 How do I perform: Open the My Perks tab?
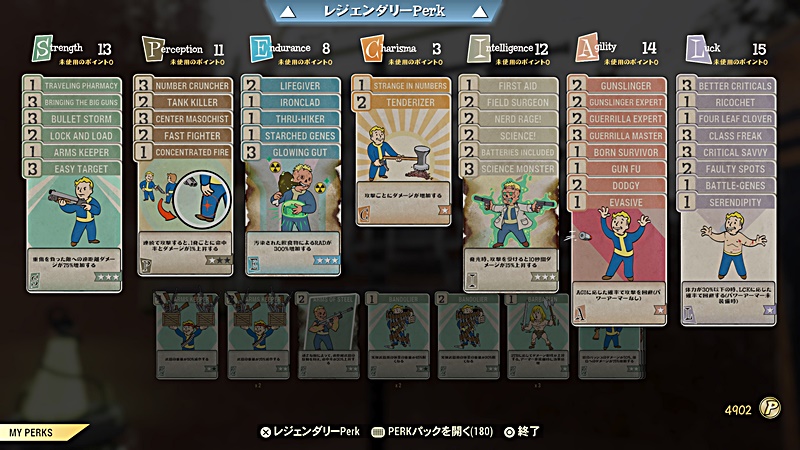38,433
